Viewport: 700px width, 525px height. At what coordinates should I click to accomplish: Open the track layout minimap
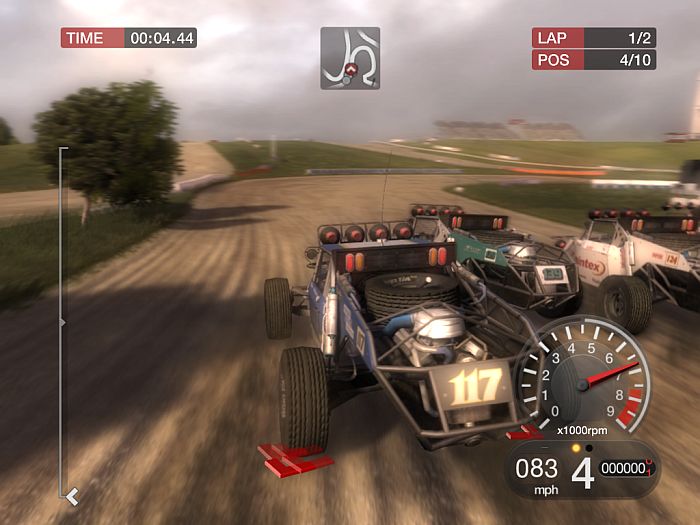point(350,57)
